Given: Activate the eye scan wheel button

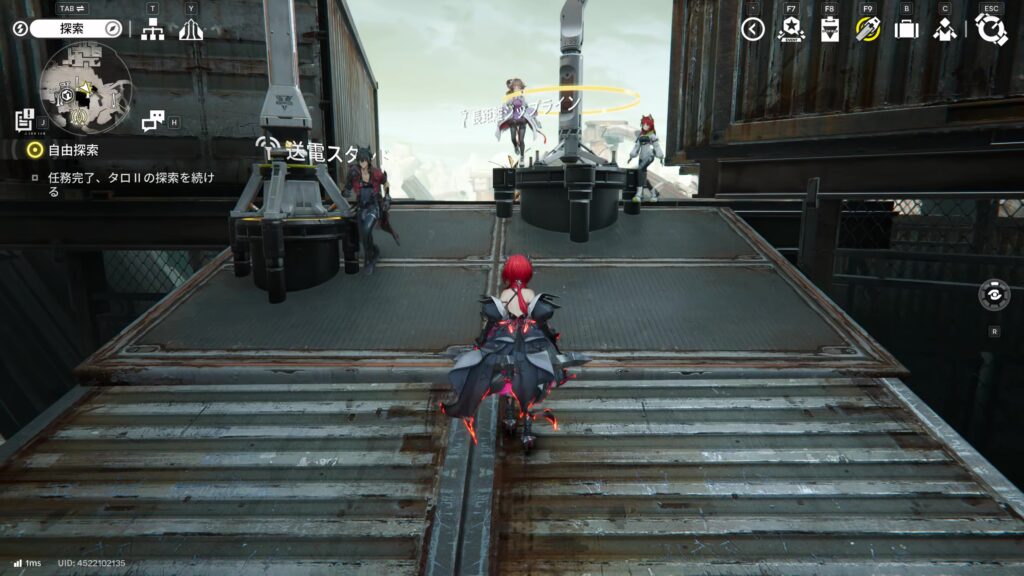Looking at the screenshot, I should coord(994,297).
